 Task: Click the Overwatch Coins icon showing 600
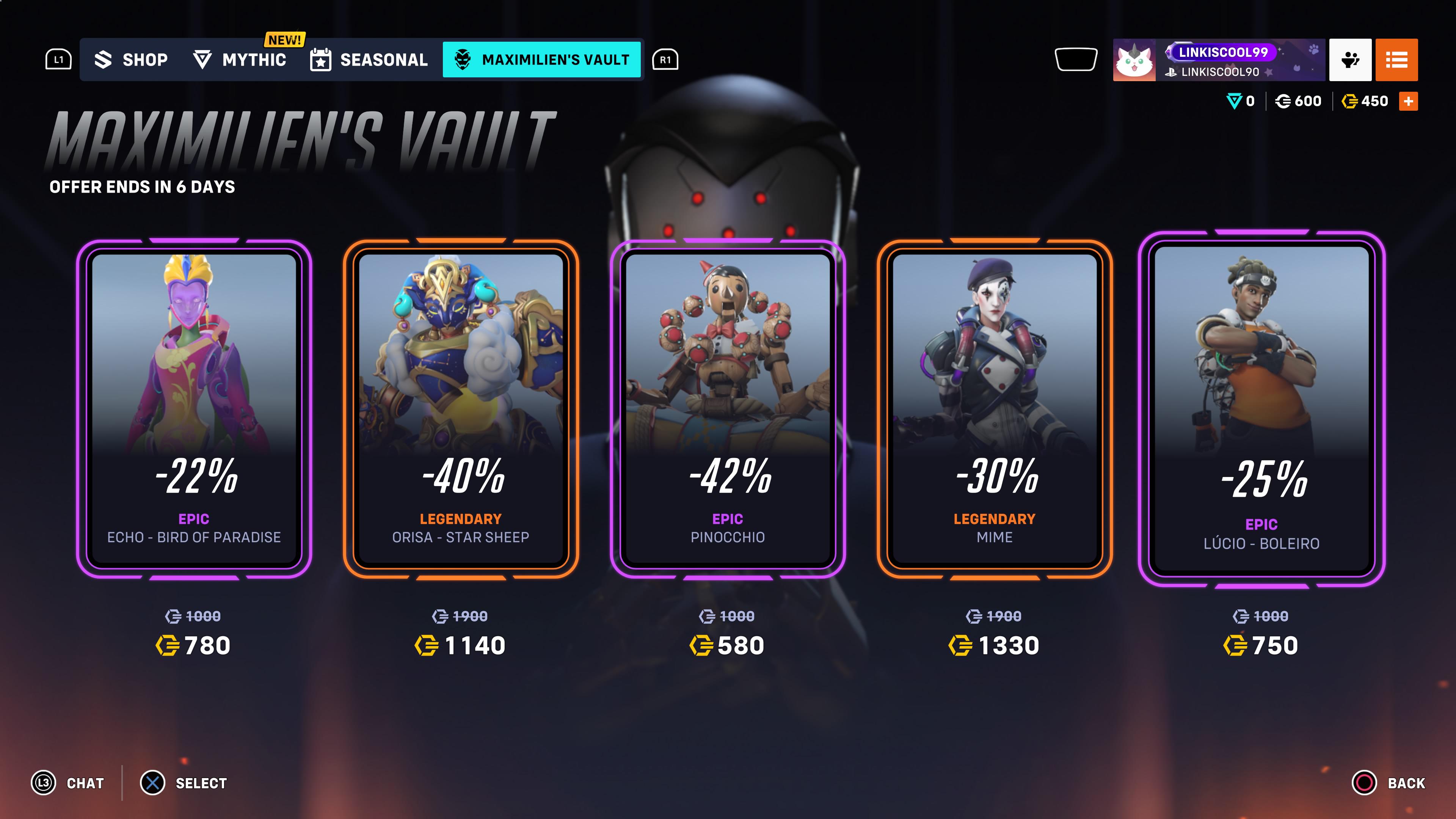point(1283,101)
